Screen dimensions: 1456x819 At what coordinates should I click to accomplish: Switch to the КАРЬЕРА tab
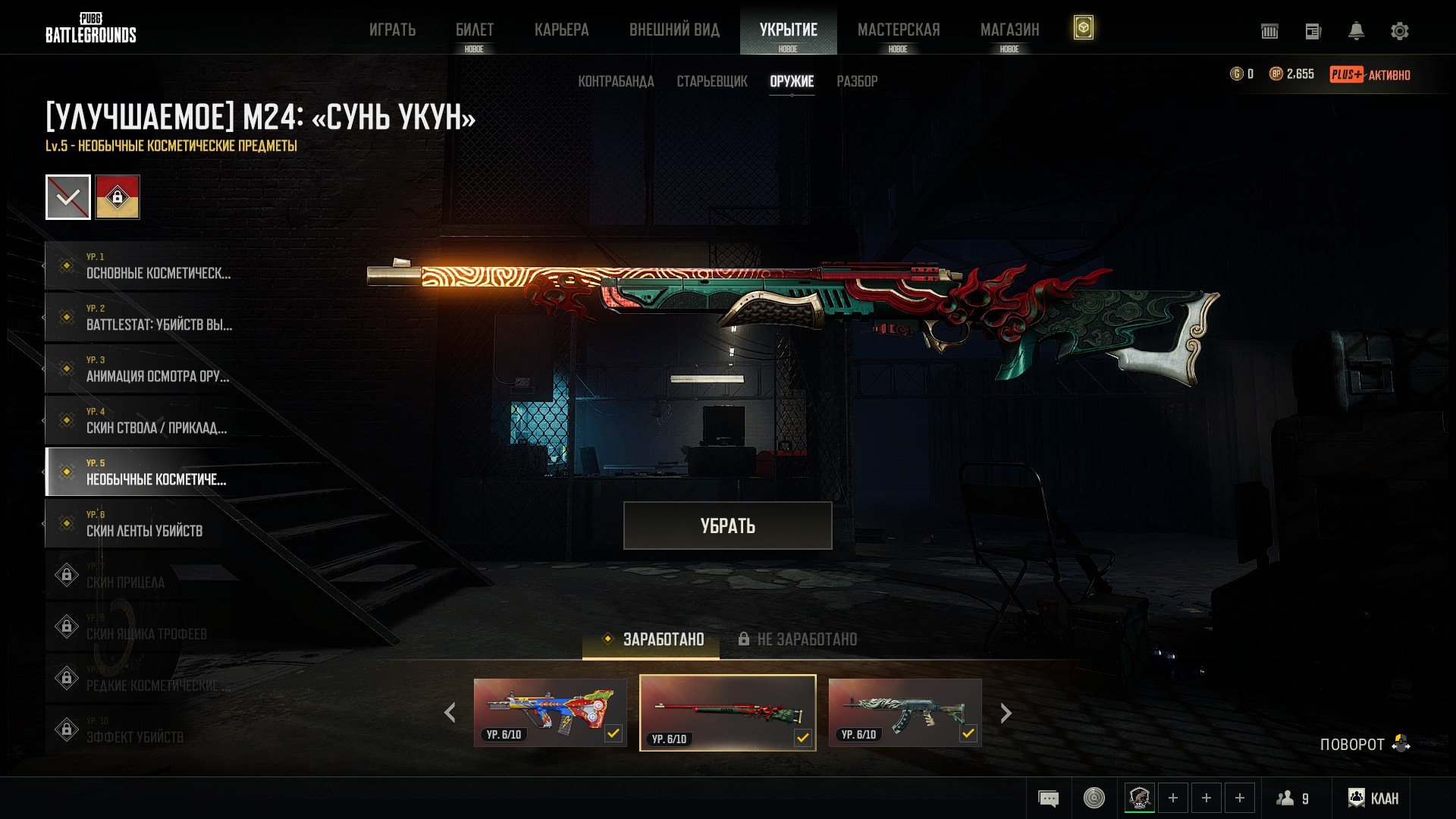coord(561,30)
